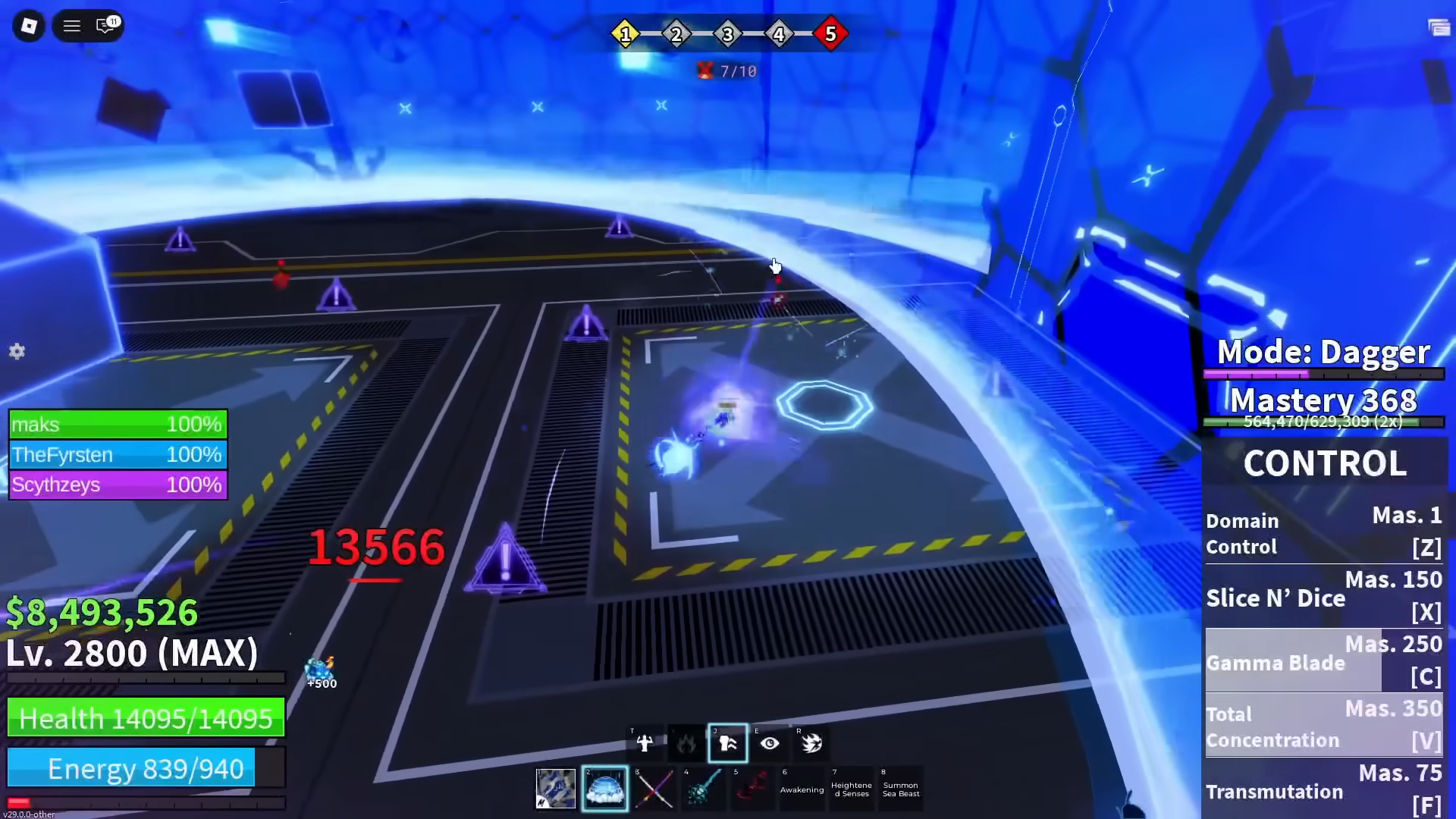Select the Control fruit dome hotbar slot
Image resolution: width=1456 pixels, height=819 pixels.
point(604,789)
